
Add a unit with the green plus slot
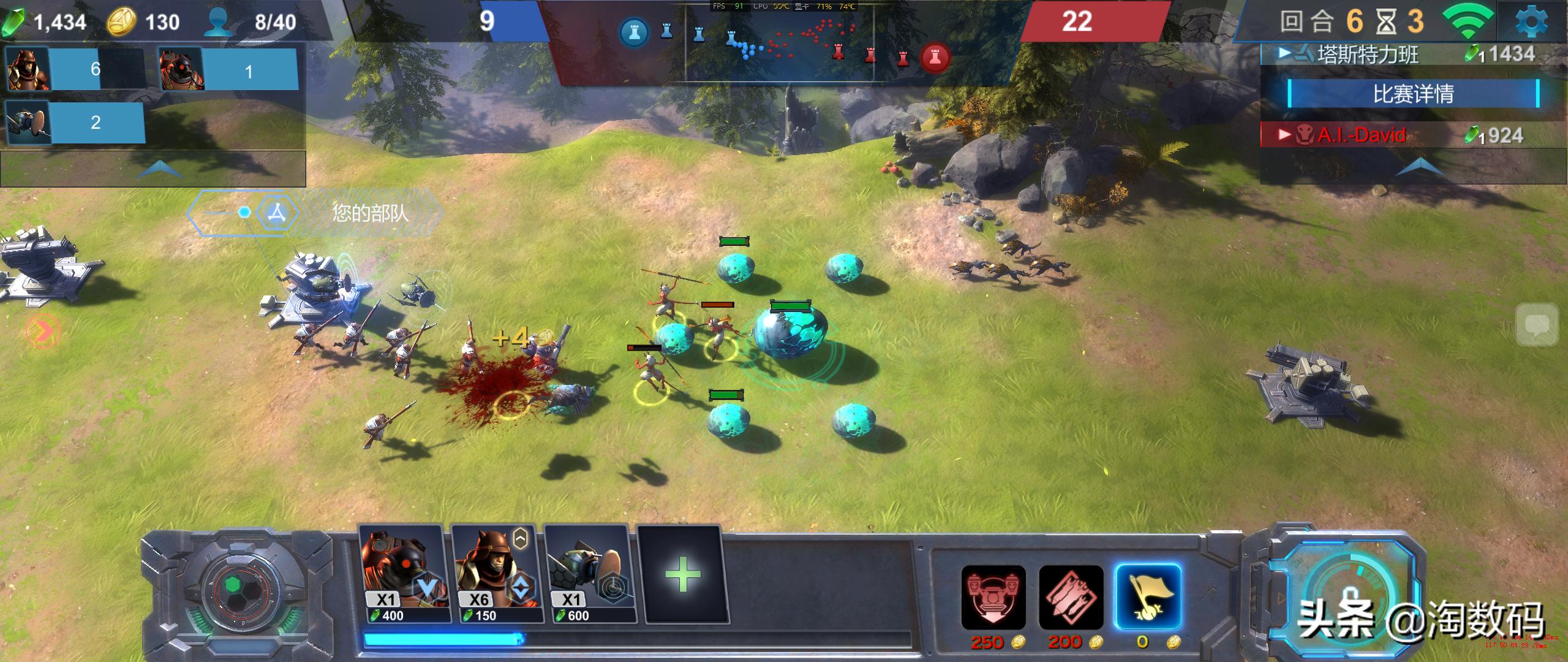[x=682, y=574]
